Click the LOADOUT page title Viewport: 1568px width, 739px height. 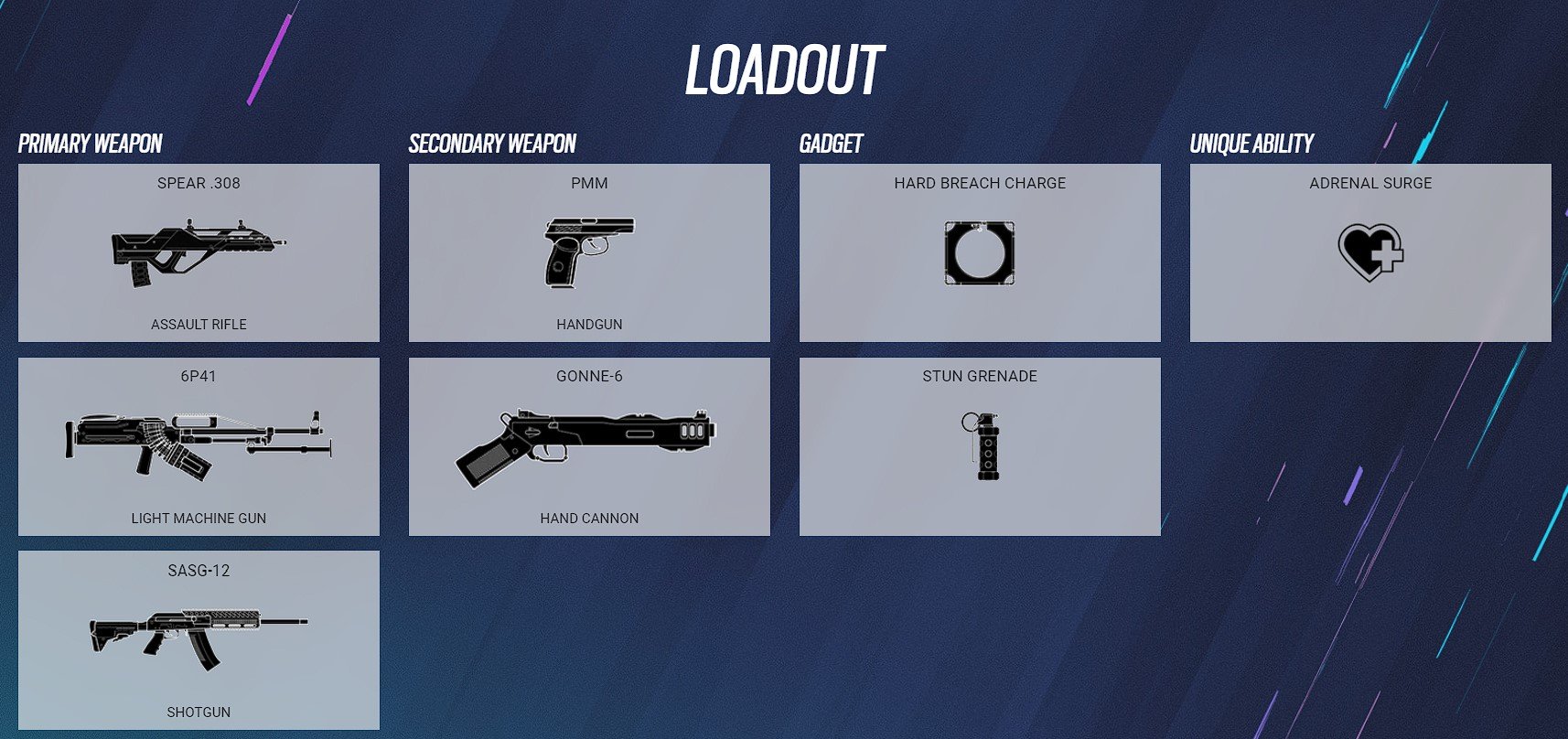point(784,67)
